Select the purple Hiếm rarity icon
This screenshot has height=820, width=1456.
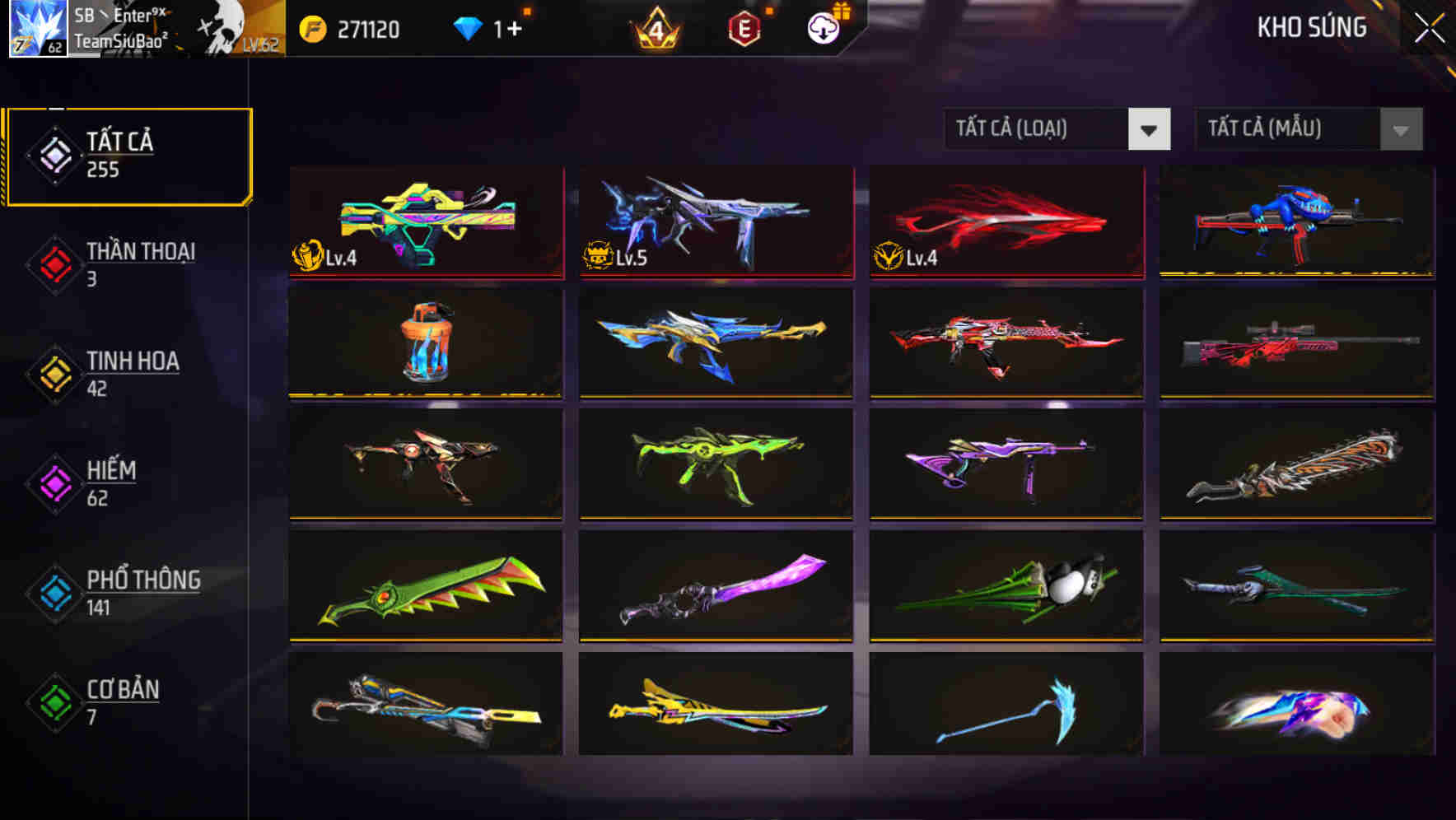click(x=53, y=484)
